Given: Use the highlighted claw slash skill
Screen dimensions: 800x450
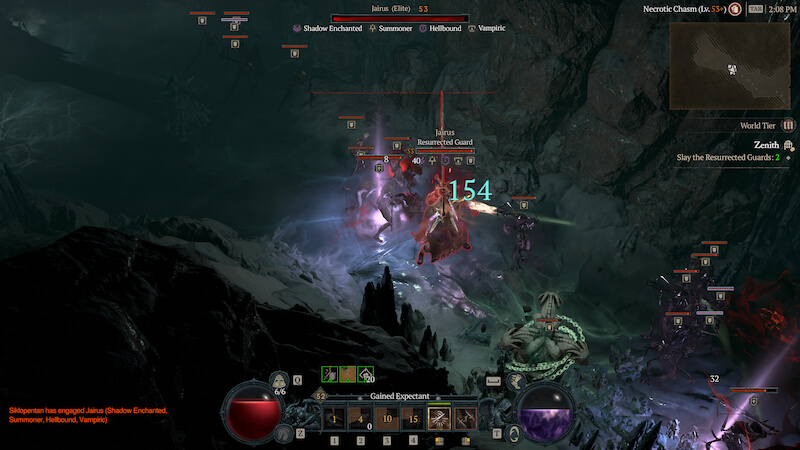Looking at the screenshot, I should (x=438, y=418).
